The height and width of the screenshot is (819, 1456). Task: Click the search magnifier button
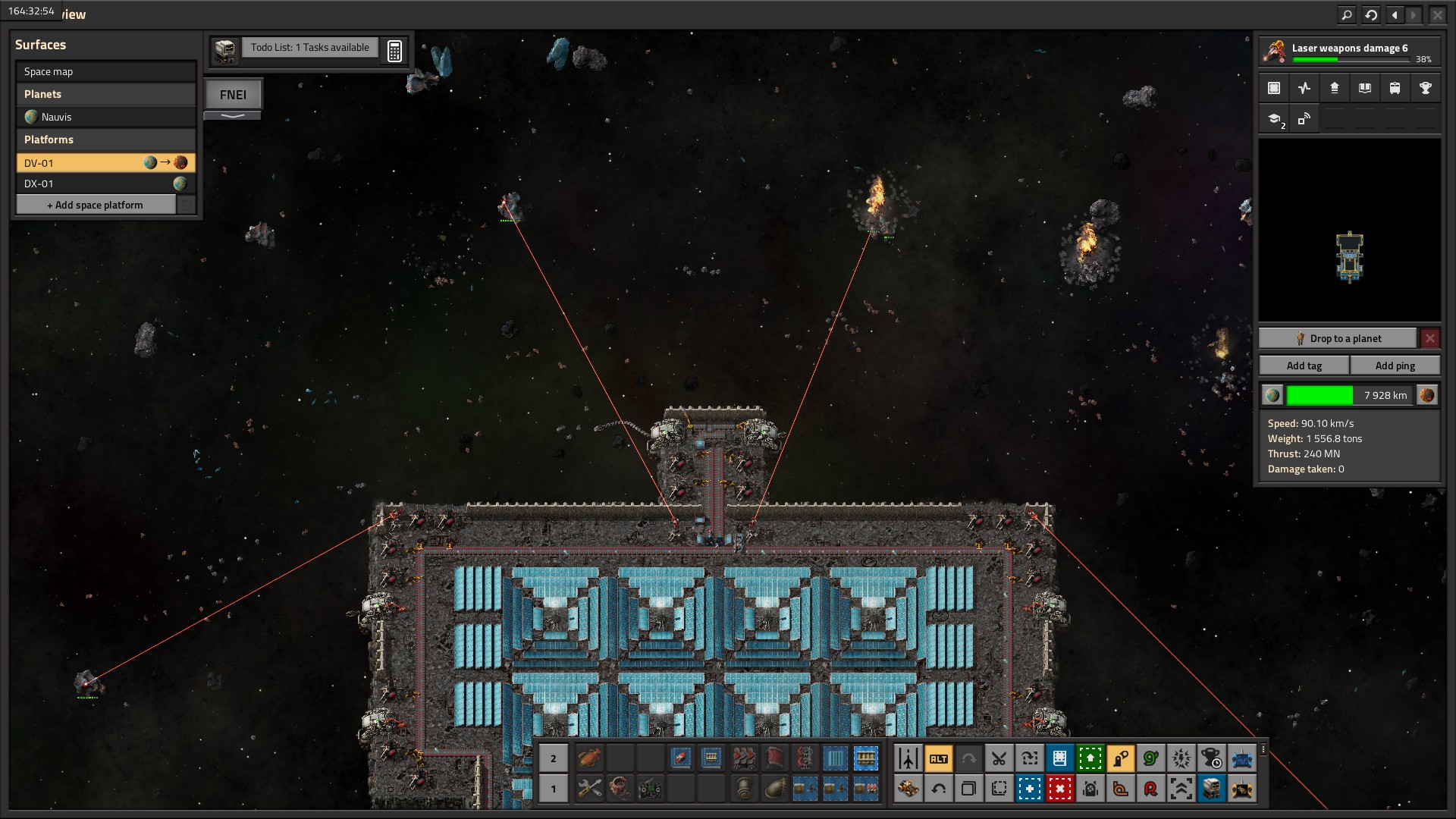click(1346, 14)
